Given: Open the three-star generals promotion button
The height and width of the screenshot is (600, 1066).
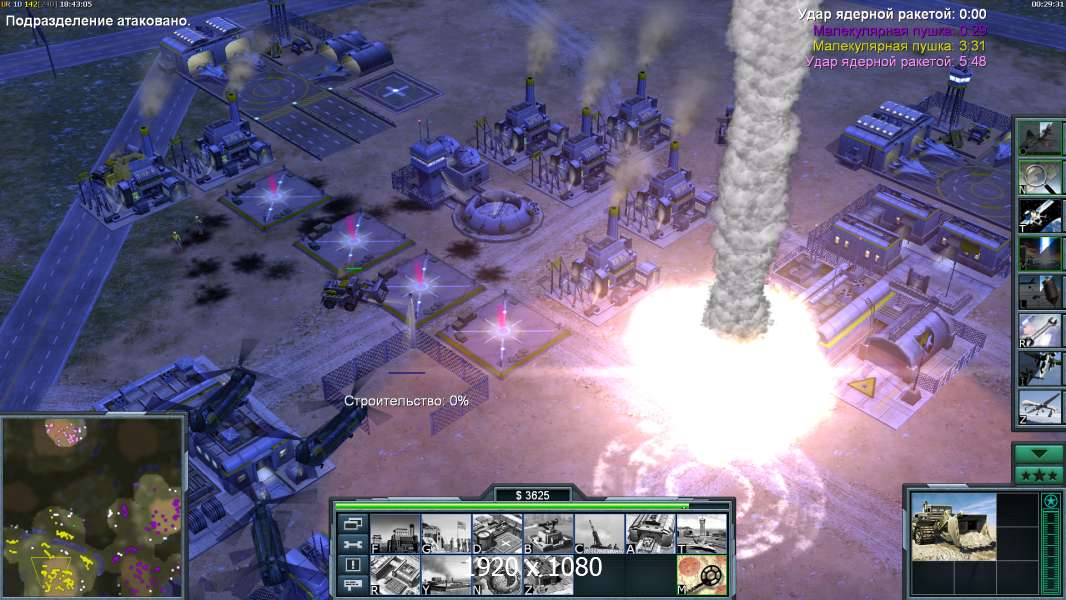Looking at the screenshot, I should tap(1039, 474).
